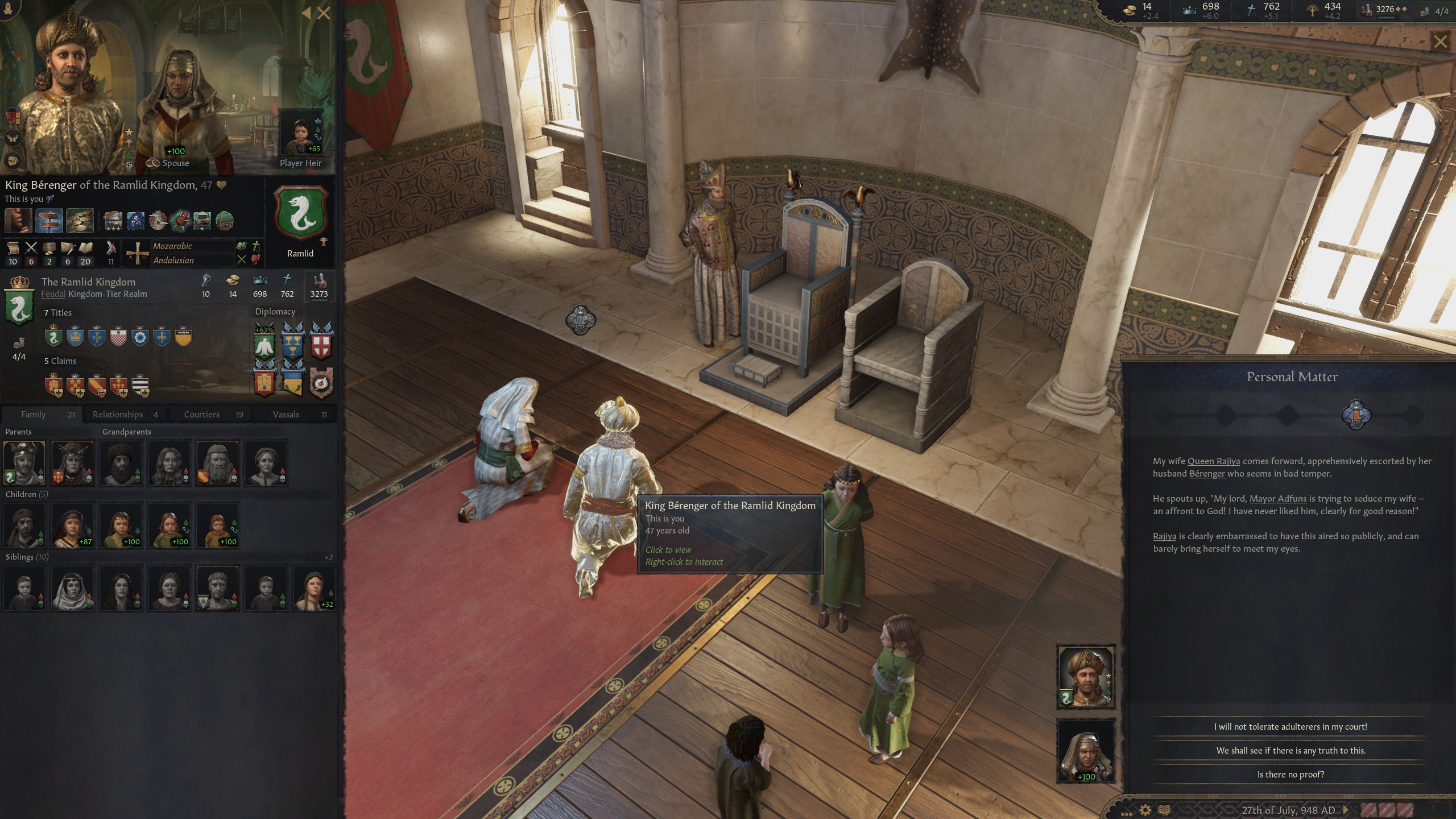Select the Mozarabic faith entry
Screen dimensions: 1456x819
(172, 246)
